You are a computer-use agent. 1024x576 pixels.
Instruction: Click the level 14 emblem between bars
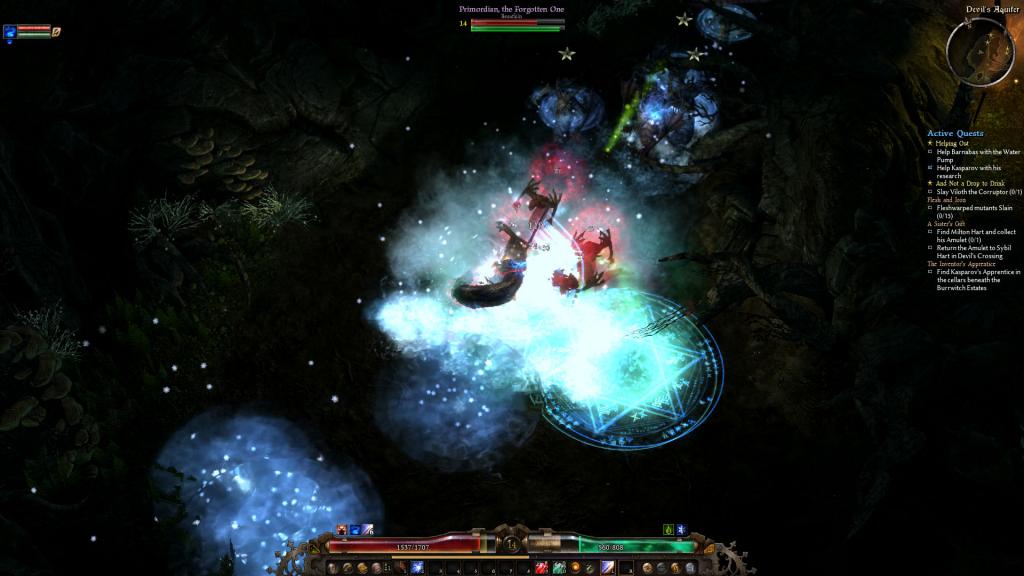pos(512,545)
